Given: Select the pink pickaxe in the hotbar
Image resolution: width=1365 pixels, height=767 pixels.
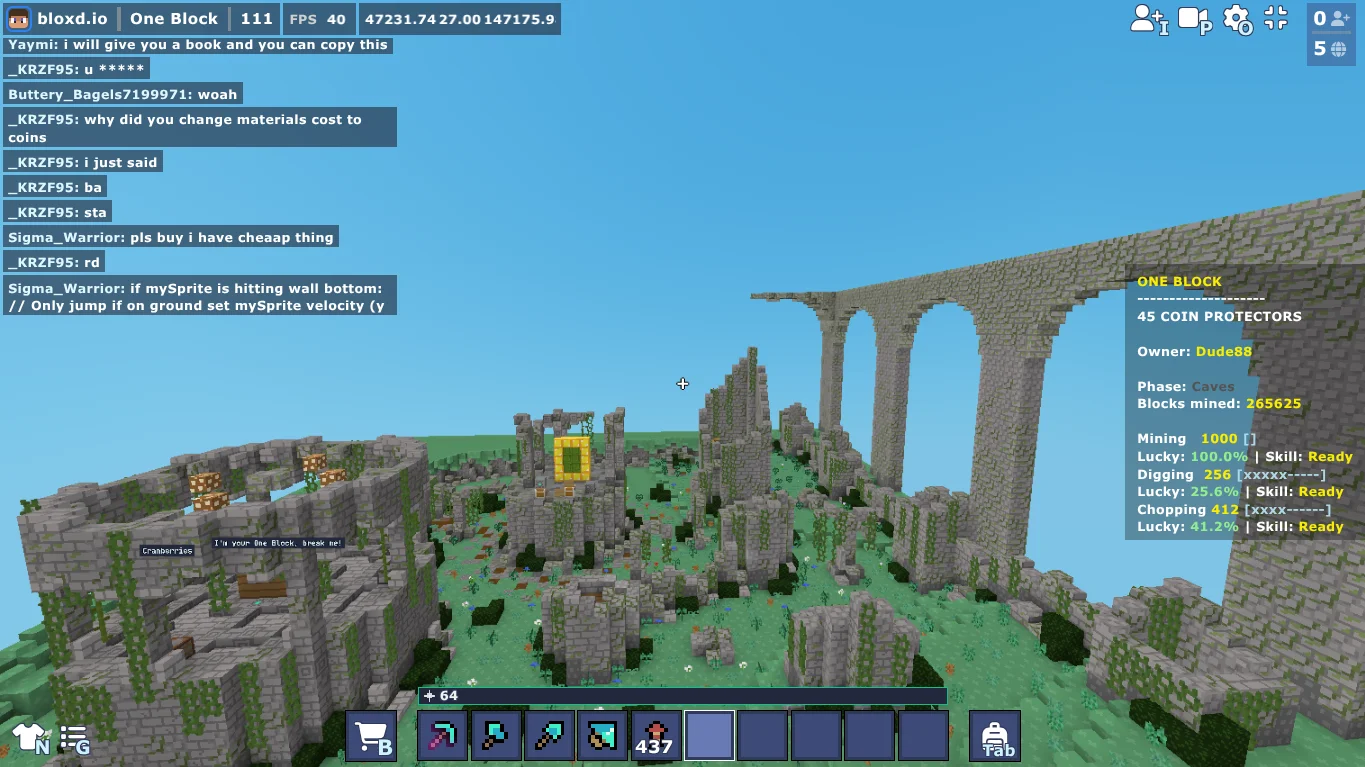Looking at the screenshot, I should tap(442, 734).
